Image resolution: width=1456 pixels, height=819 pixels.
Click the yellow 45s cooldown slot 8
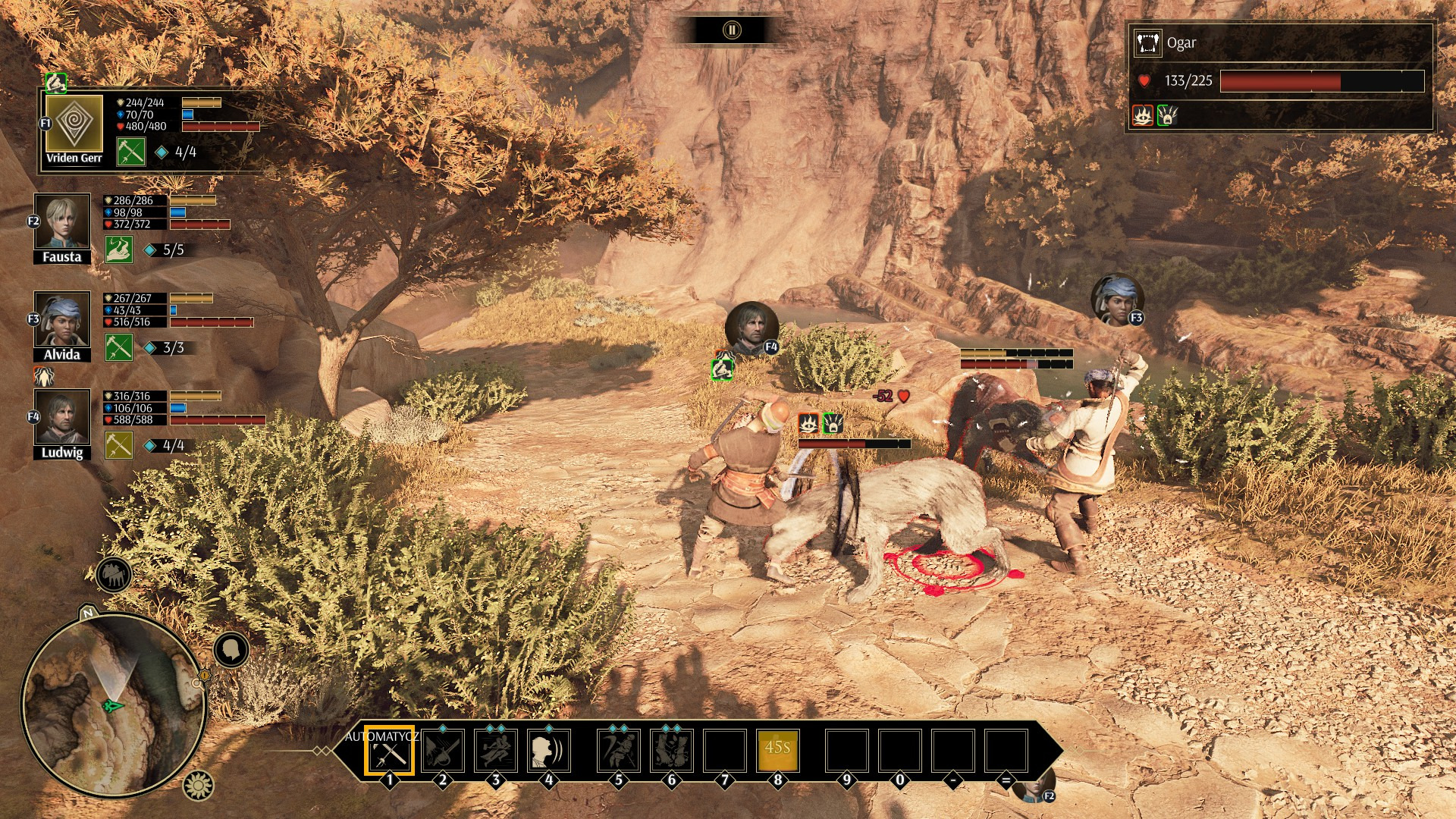(778, 751)
